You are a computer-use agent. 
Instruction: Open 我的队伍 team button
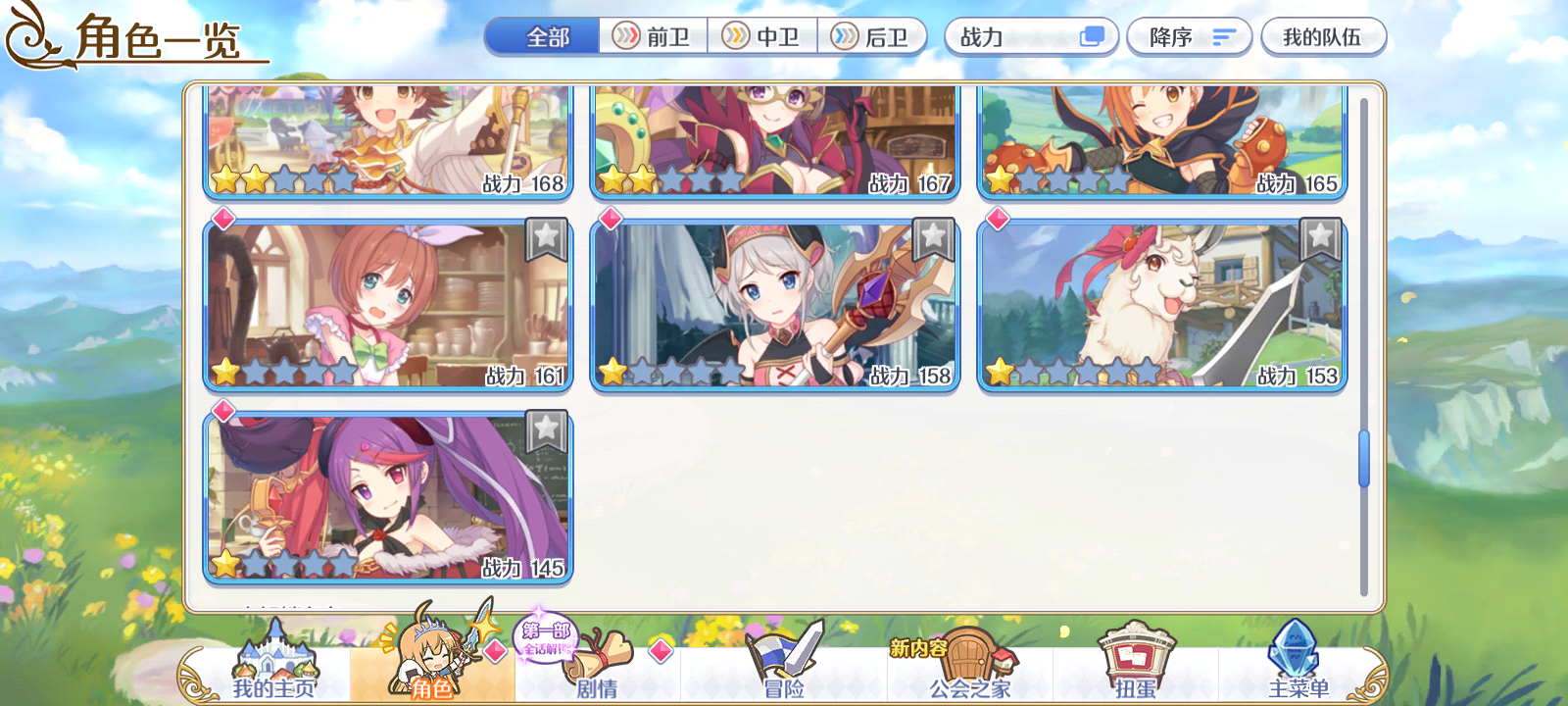[1325, 36]
